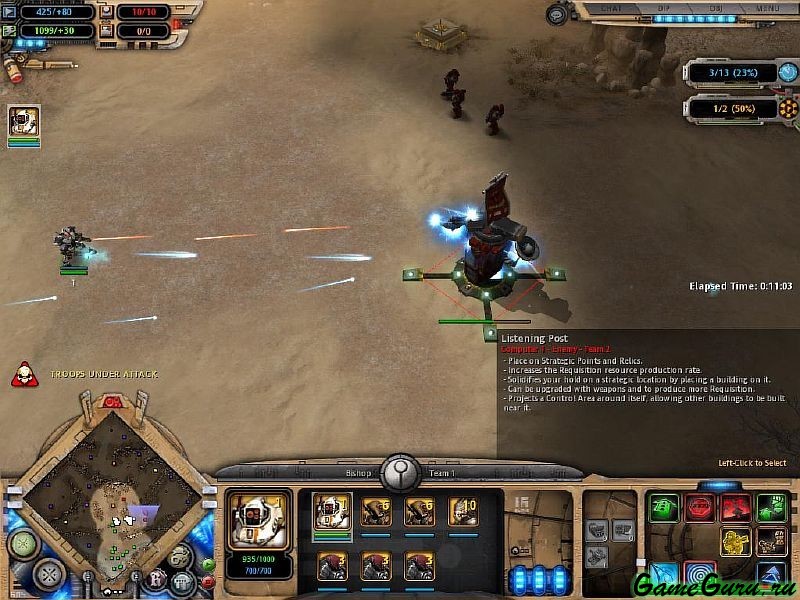Select the squad portrait below the resource counters
This screenshot has height=600, width=800.
click(x=24, y=121)
